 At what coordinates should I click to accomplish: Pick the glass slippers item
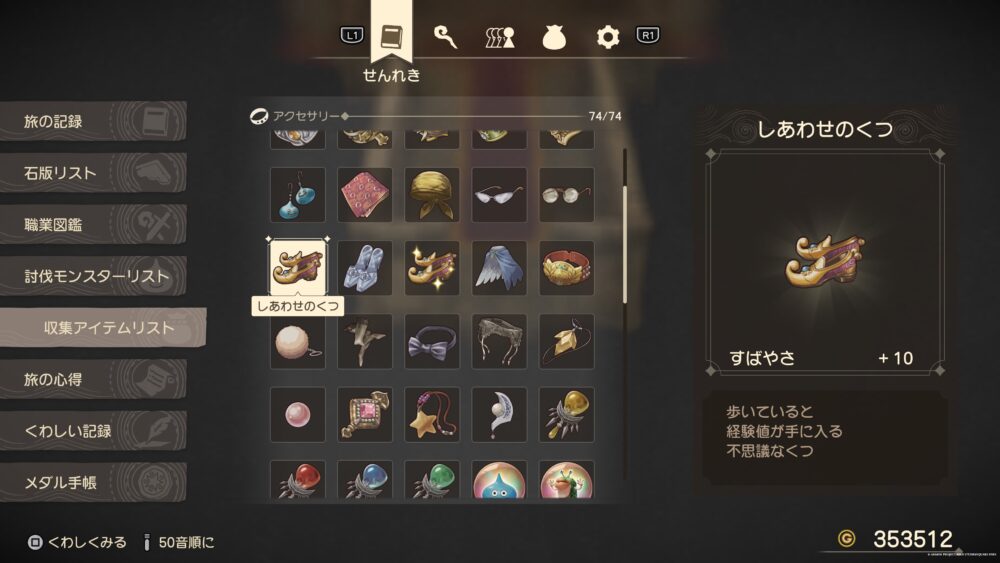pos(364,268)
